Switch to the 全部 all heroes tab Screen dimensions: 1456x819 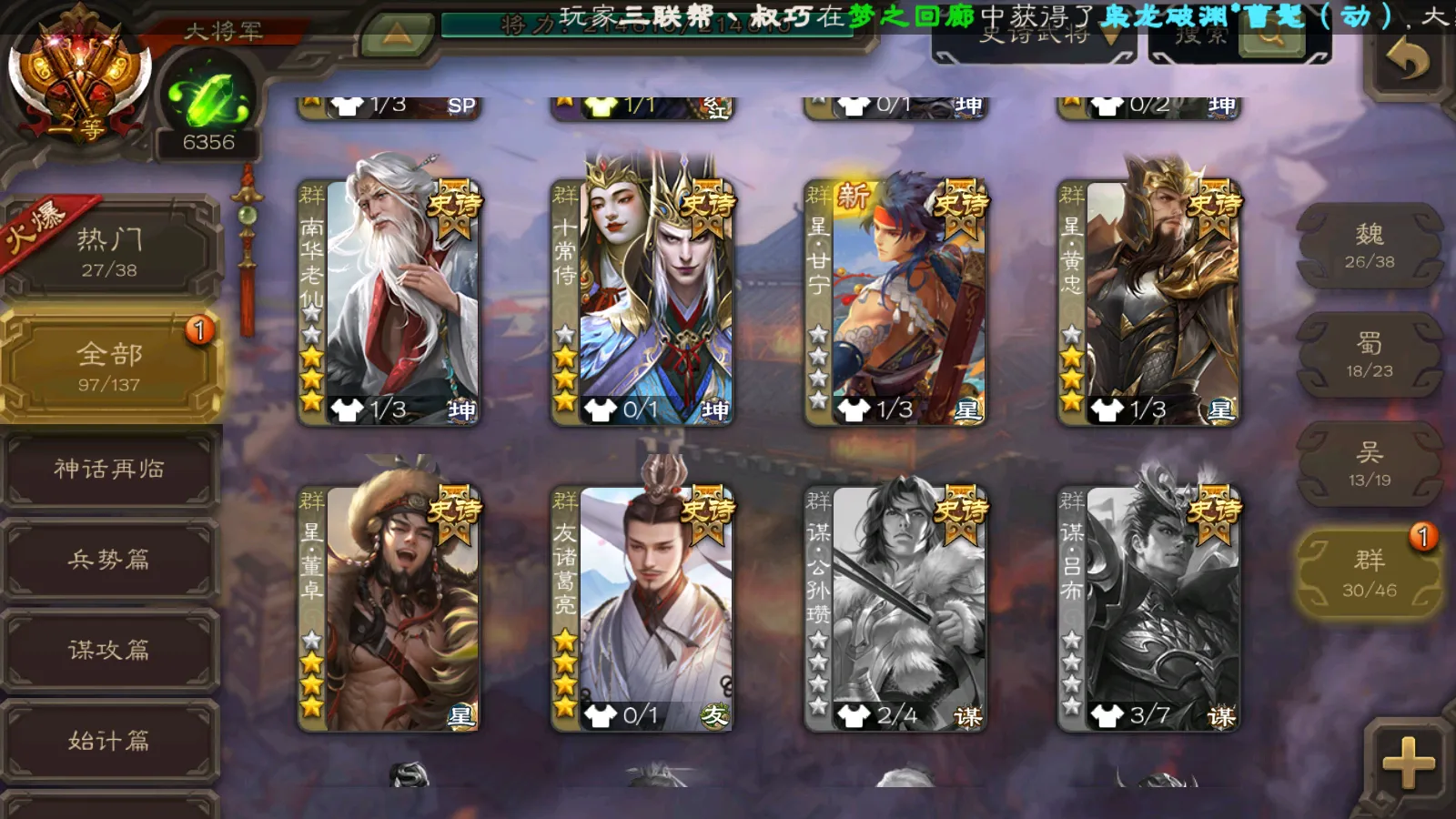click(109, 366)
